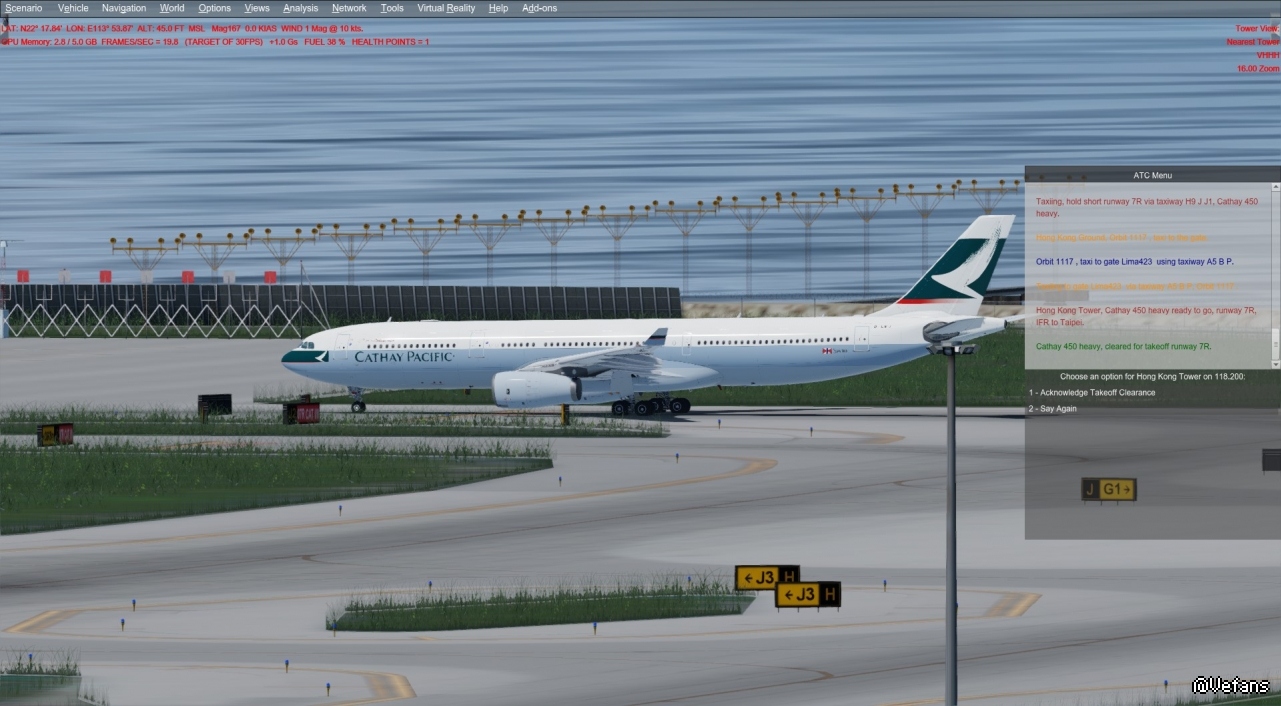Open the Virtual Reality menu

pos(446,8)
